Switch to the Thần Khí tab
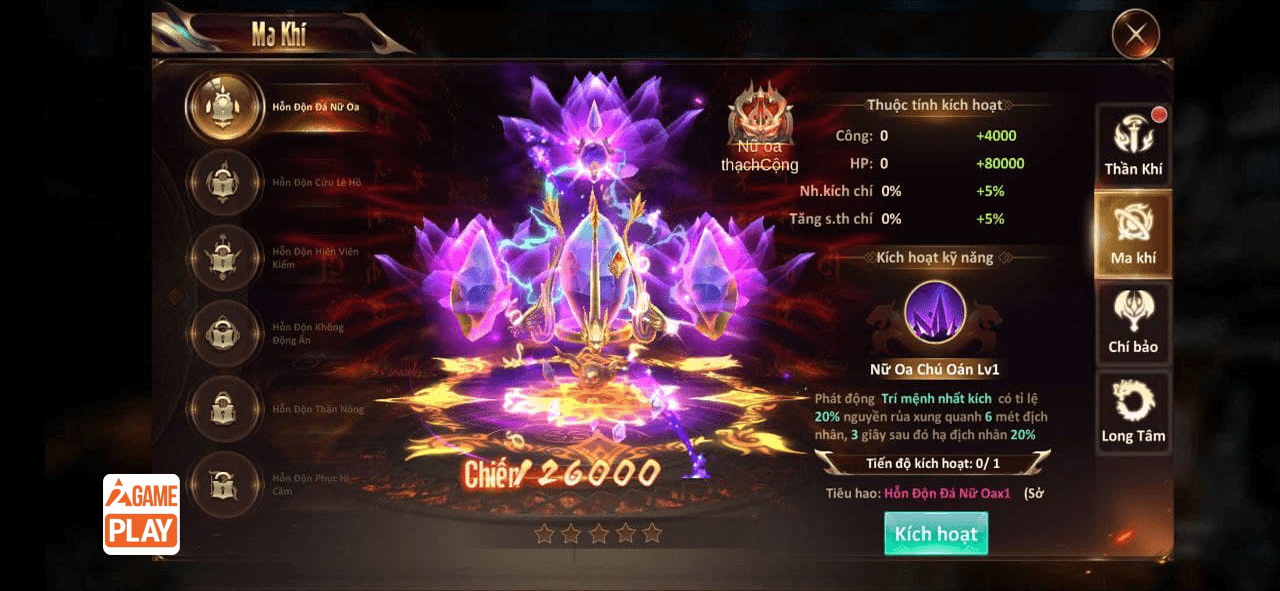This screenshot has width=1280, height=591. (1133, 145)
